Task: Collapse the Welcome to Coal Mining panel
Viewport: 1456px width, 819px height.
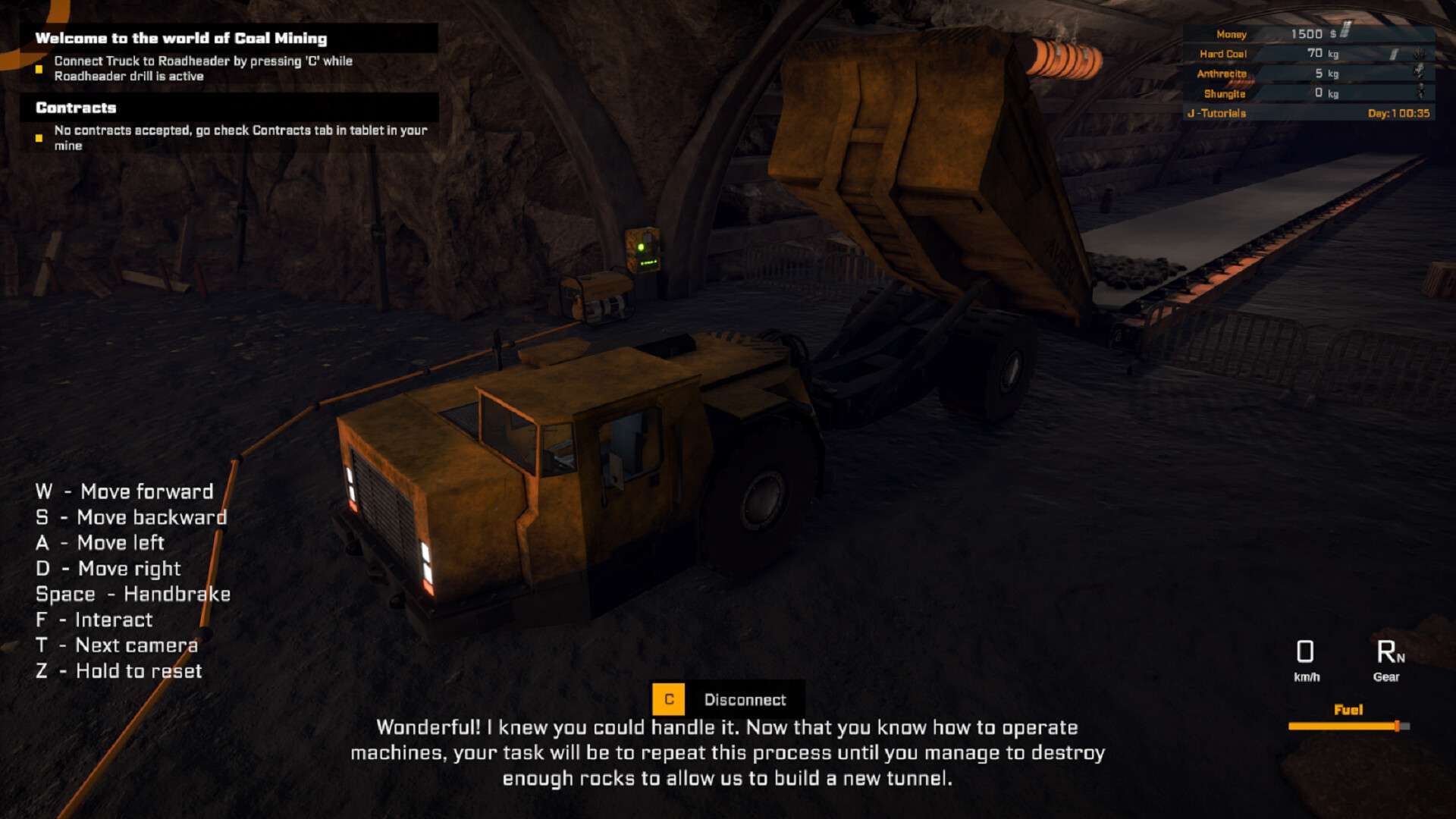Action: point(182,37)
